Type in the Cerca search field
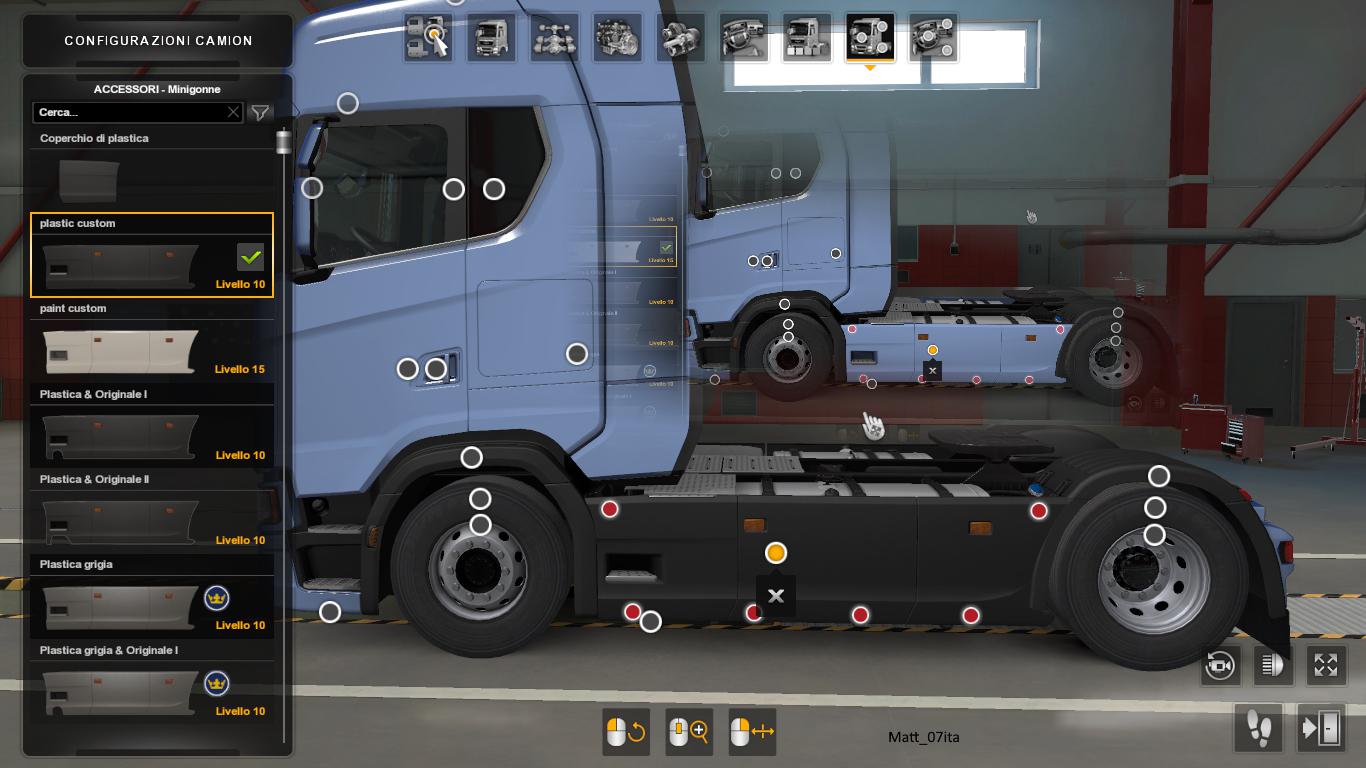This screenshot has width=1366, height=768. 130,113
